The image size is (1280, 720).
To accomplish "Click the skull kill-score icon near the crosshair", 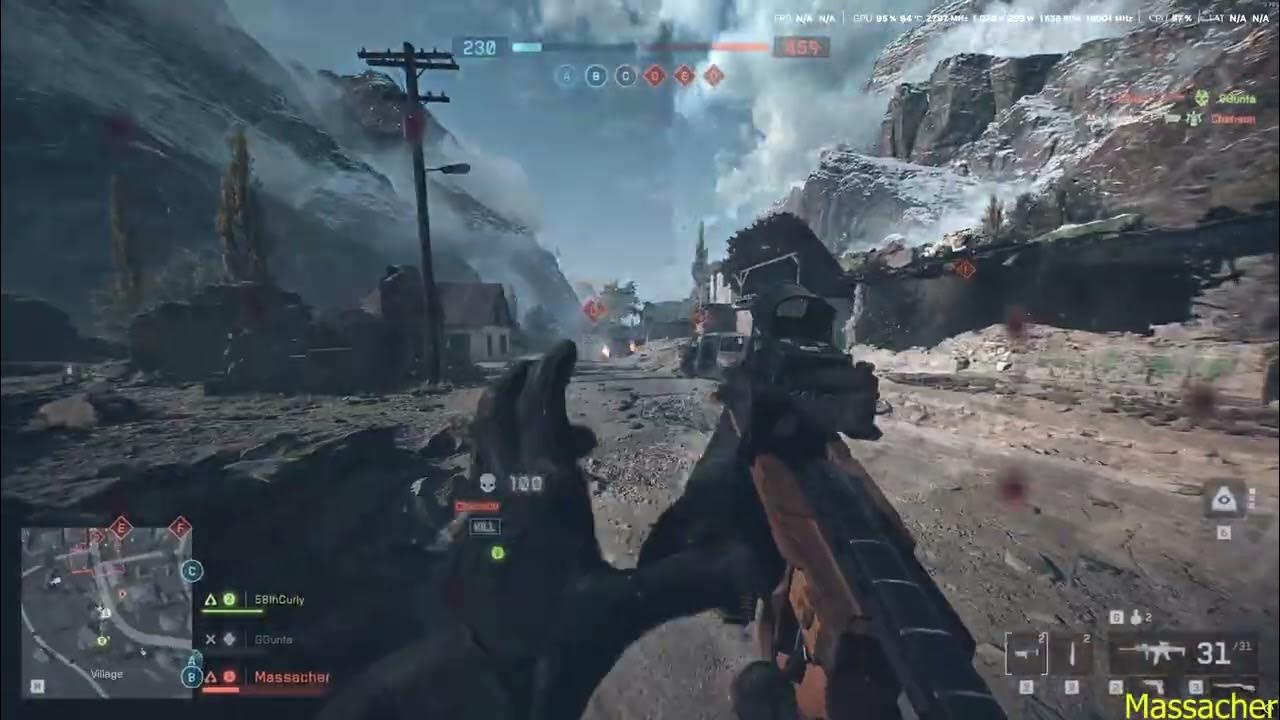I will tap(487, 481).
